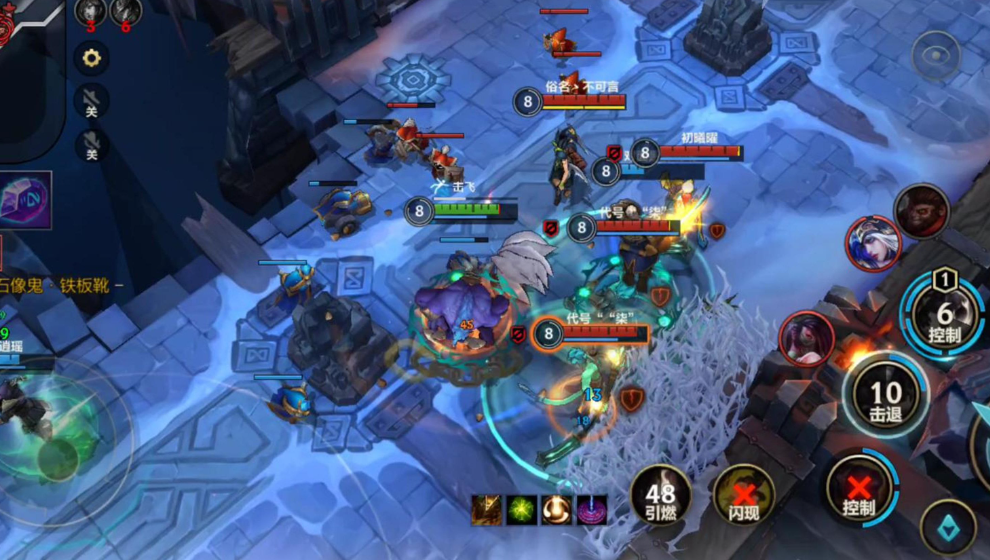Target the dark-haired enemy hero portrait

806,338
